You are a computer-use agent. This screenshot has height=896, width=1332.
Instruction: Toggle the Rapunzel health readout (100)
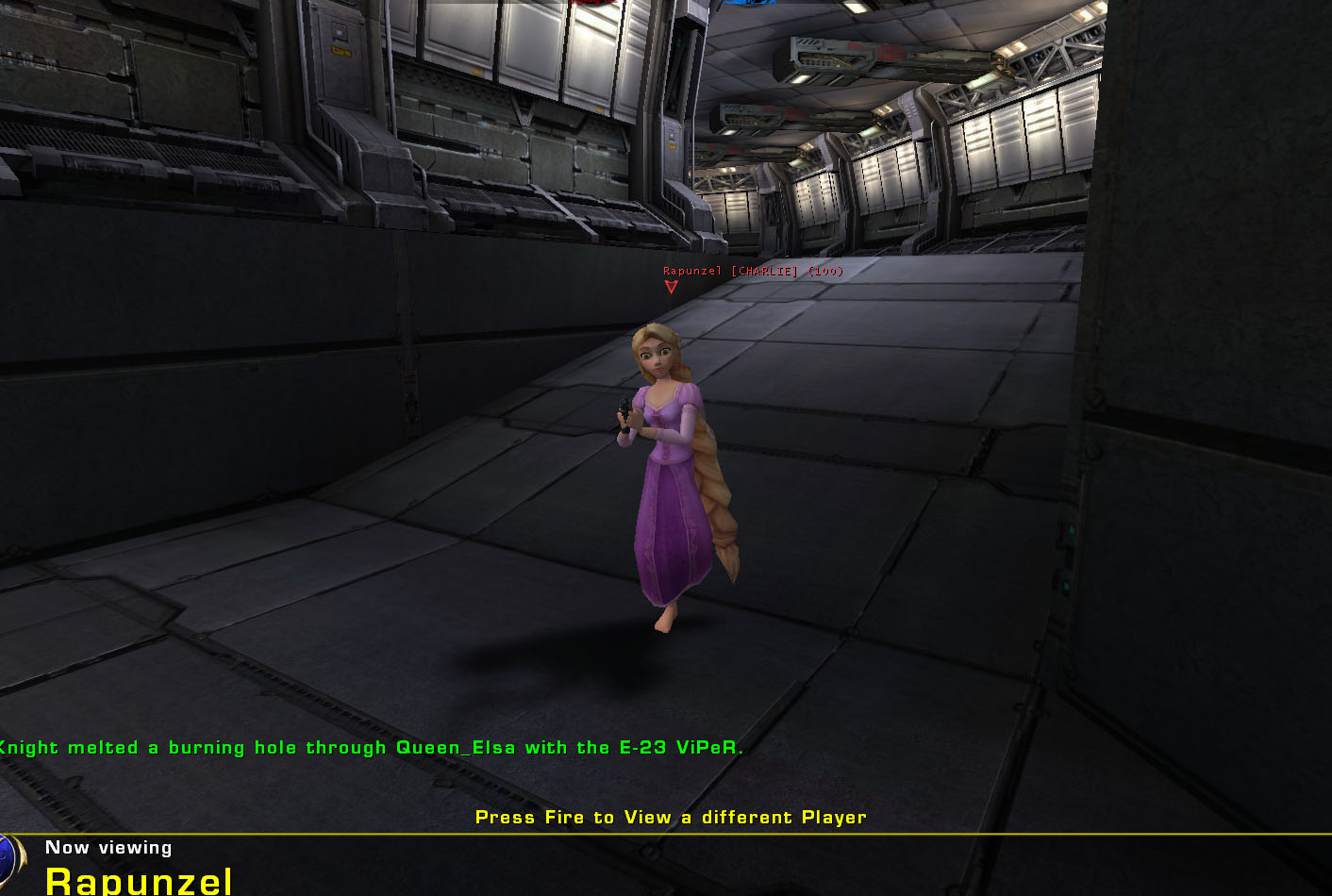click(x=825, y=270)
